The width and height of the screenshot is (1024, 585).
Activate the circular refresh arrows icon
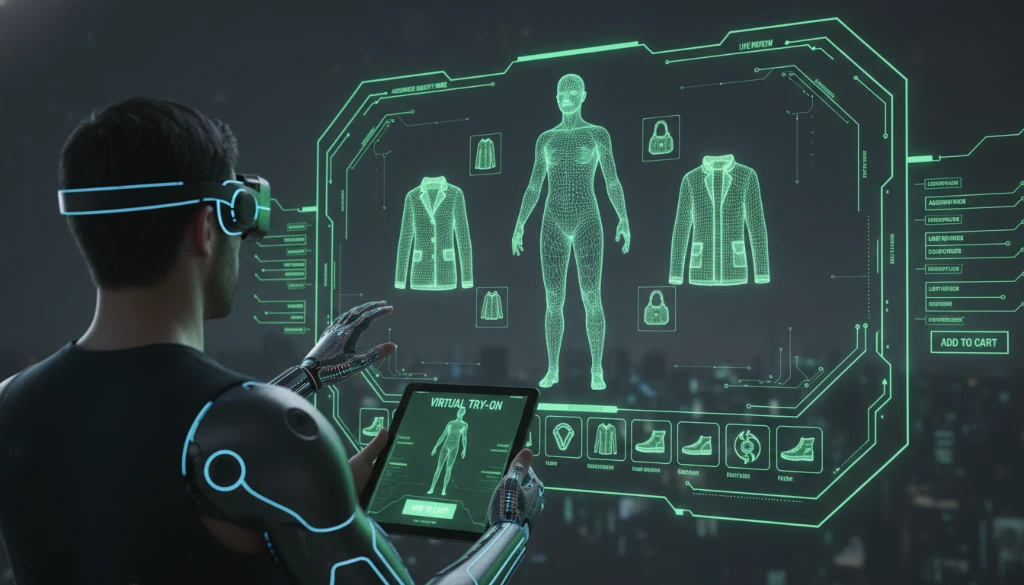746,445
